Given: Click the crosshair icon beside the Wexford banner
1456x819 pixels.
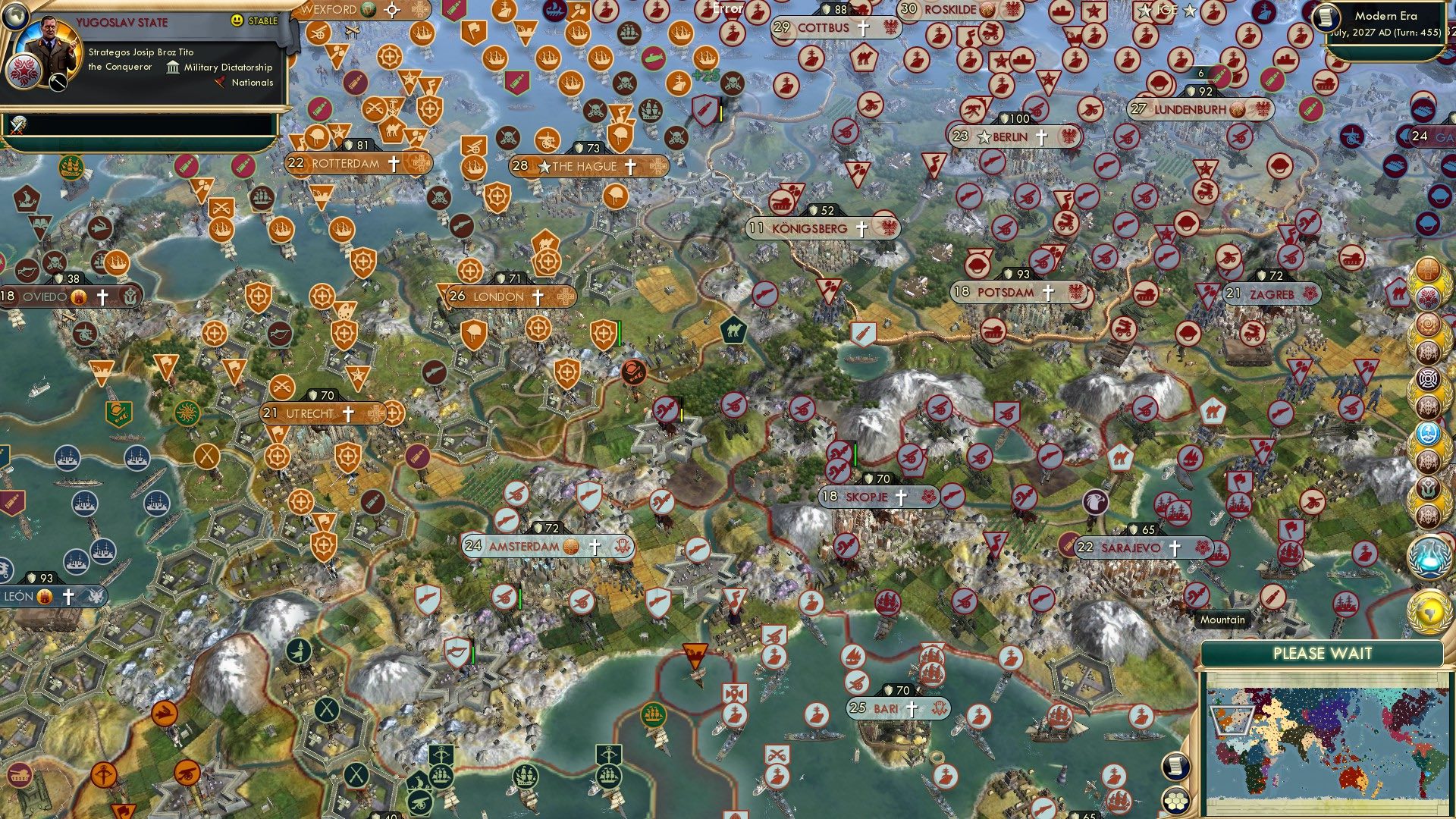Looking at the screenshot, I should [391, 10].
